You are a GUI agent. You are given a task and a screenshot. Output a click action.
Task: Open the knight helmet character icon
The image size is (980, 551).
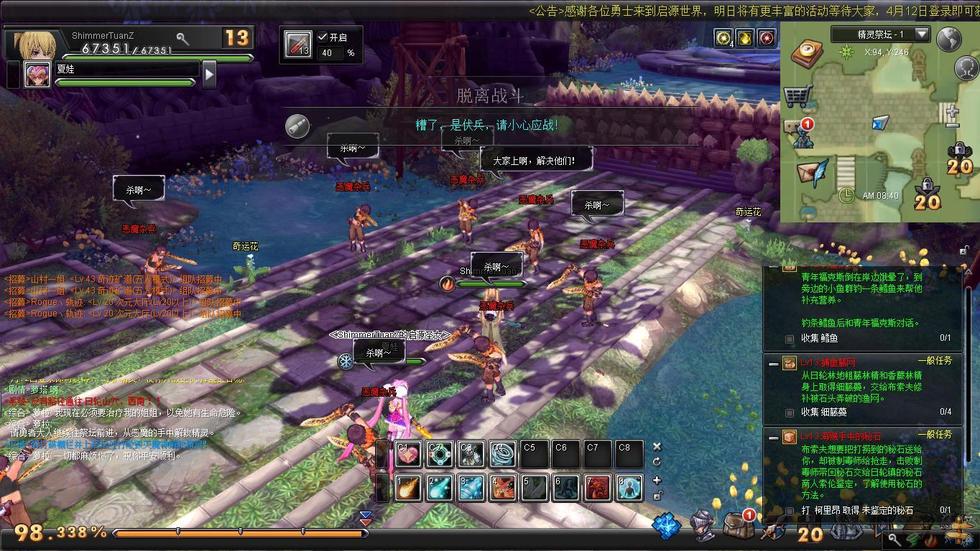[704, 524]
